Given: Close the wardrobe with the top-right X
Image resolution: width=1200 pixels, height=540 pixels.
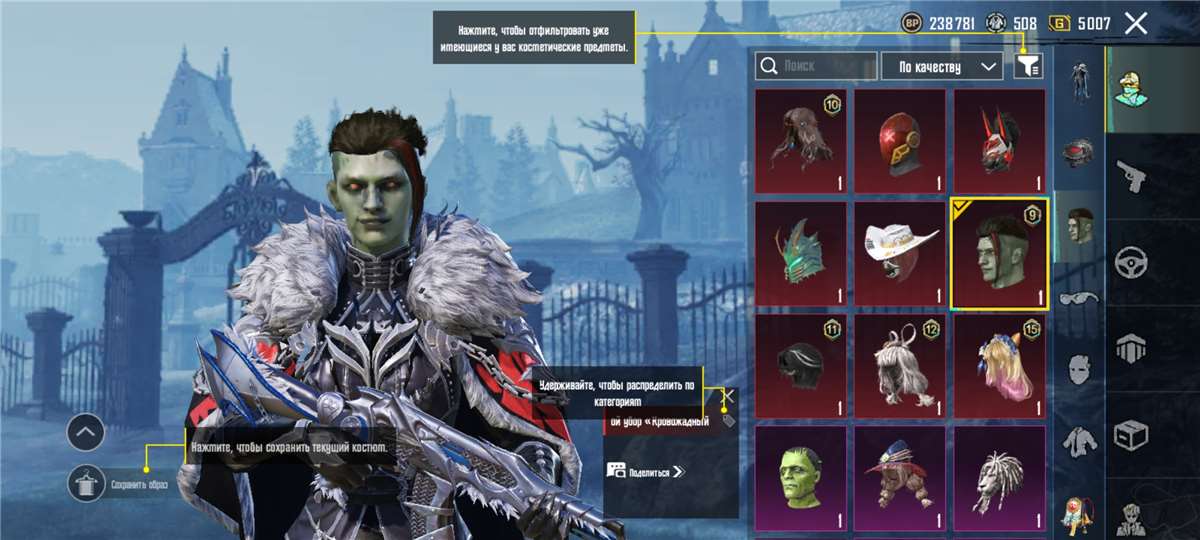Looking at the screenshot, I should [x=1135, y=23].
